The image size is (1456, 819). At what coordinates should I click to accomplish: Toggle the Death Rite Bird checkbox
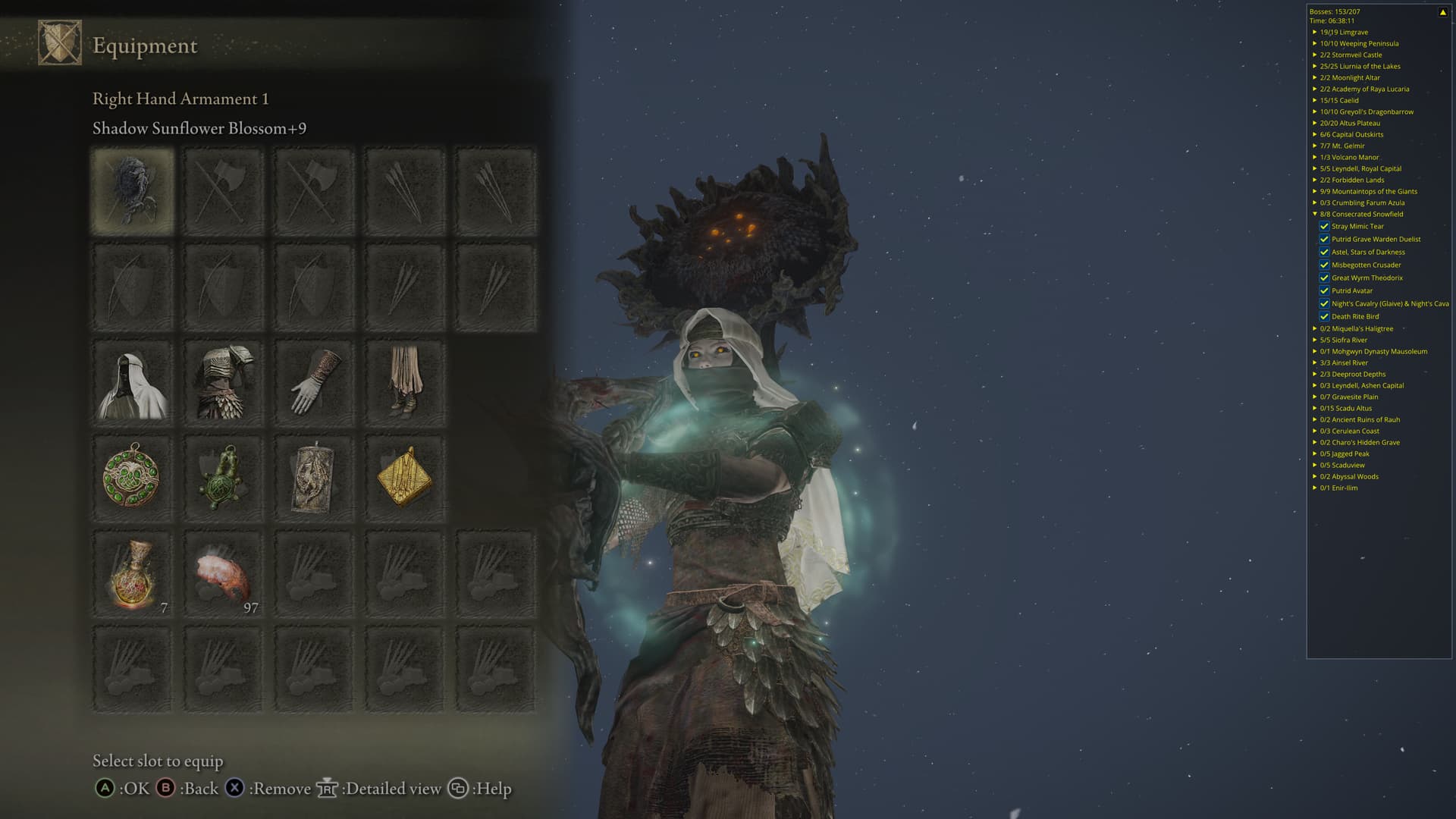(x=1324, y=316)
